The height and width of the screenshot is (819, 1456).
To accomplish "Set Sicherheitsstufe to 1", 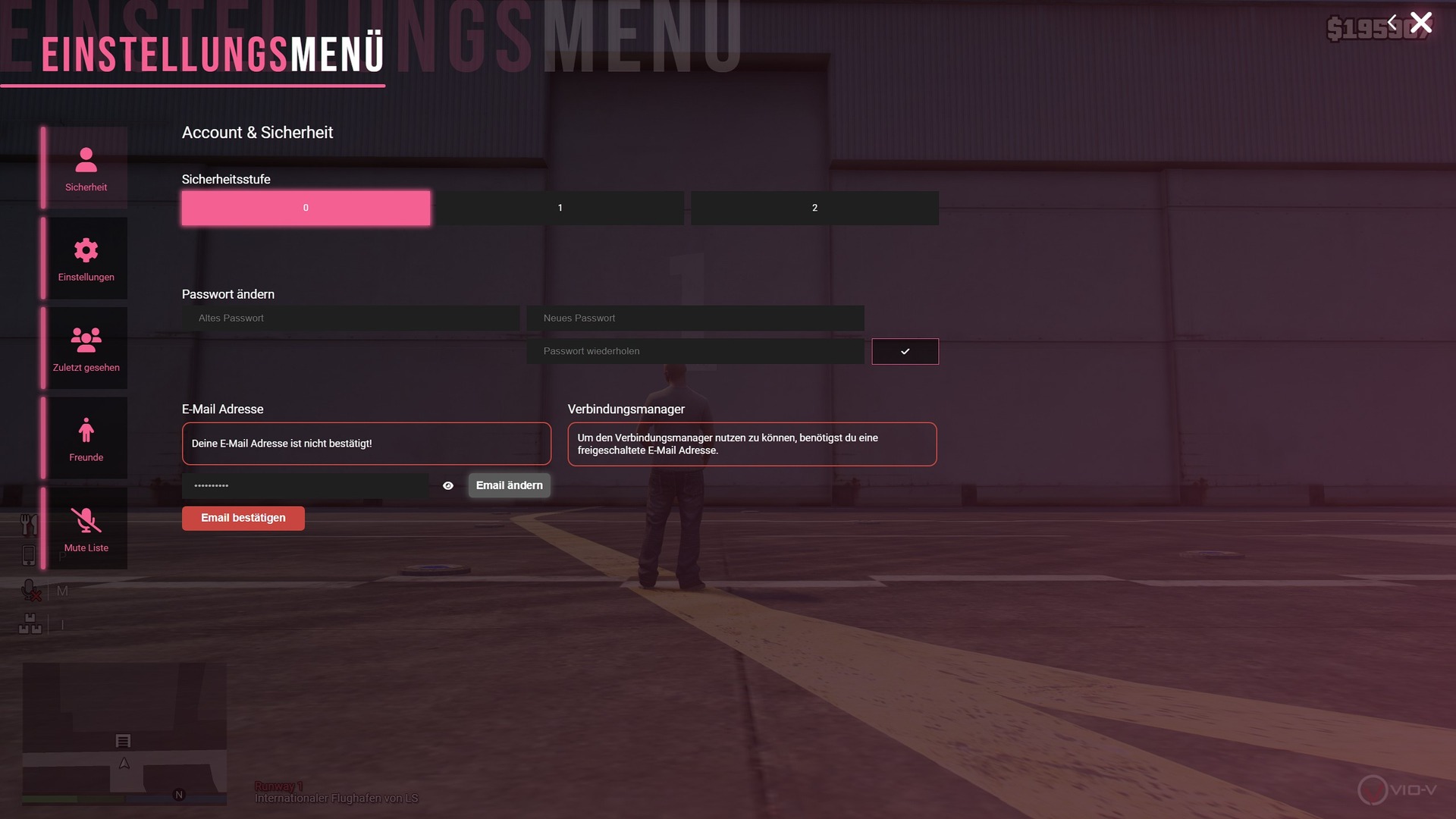I will [x=560, y=208].
